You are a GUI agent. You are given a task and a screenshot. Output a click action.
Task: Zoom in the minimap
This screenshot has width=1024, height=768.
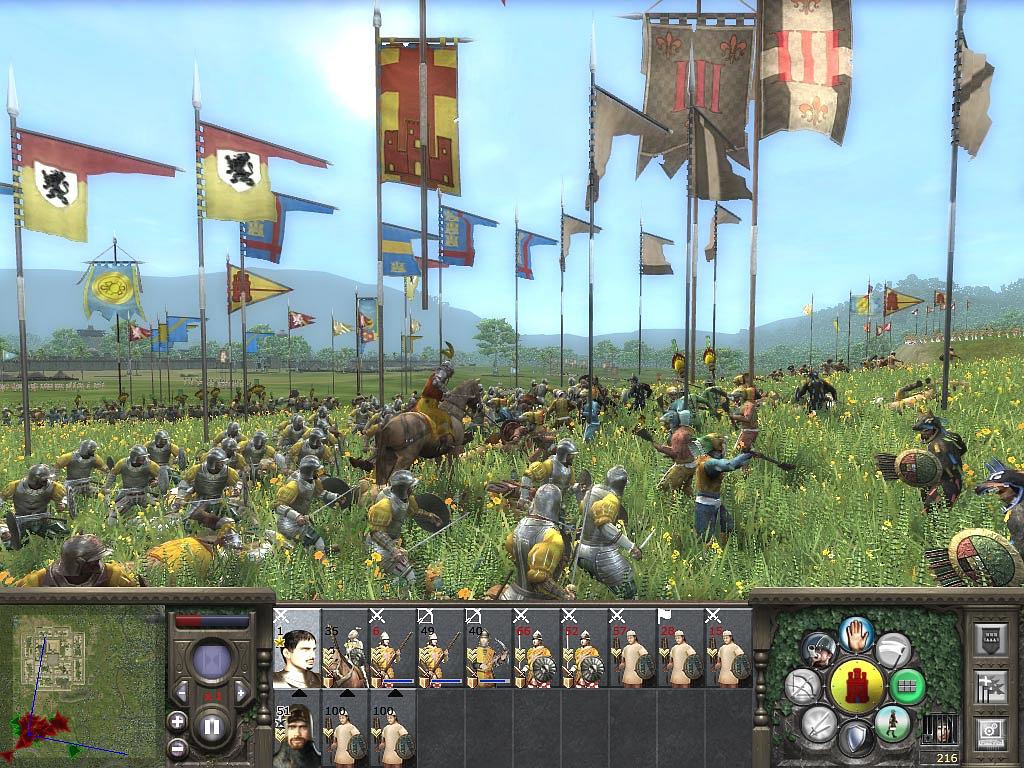178,721
